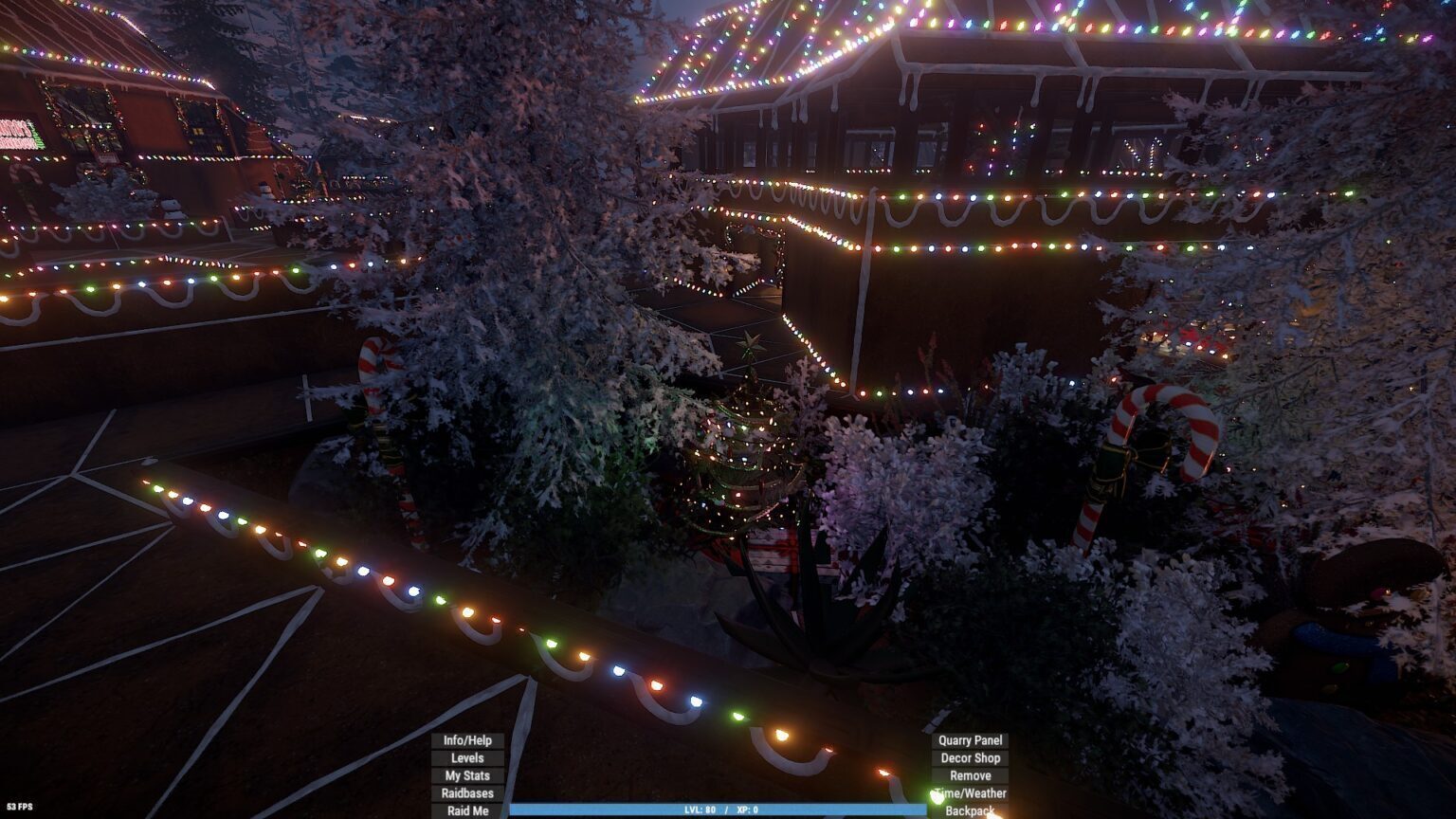Image resolution: width=1456 pixels, height=819 pixels.
Task: Browse the Decor Shop
Action: 970,758
